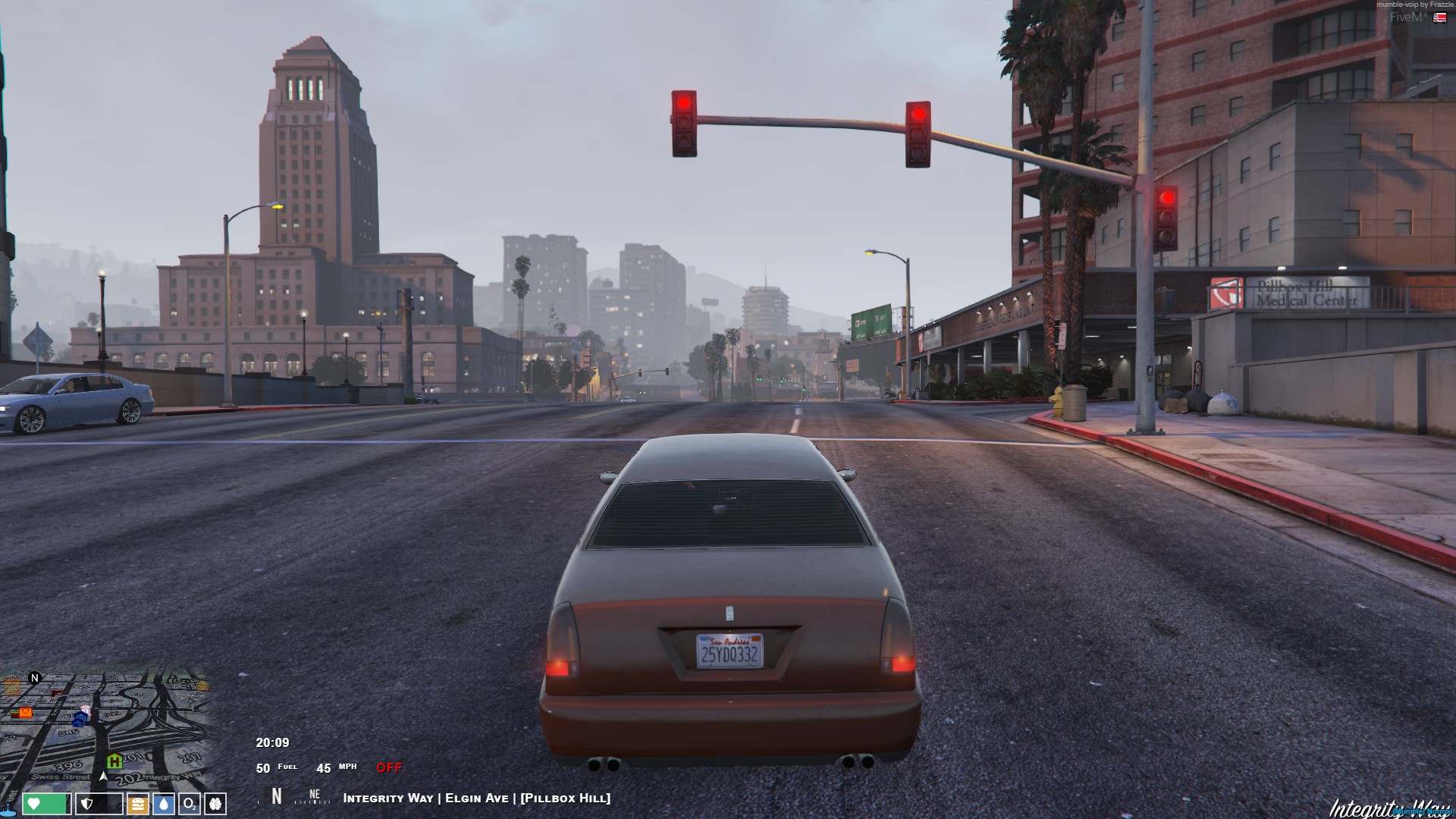Click the mumble-voip by Frazzle label

click(1415, 5)
